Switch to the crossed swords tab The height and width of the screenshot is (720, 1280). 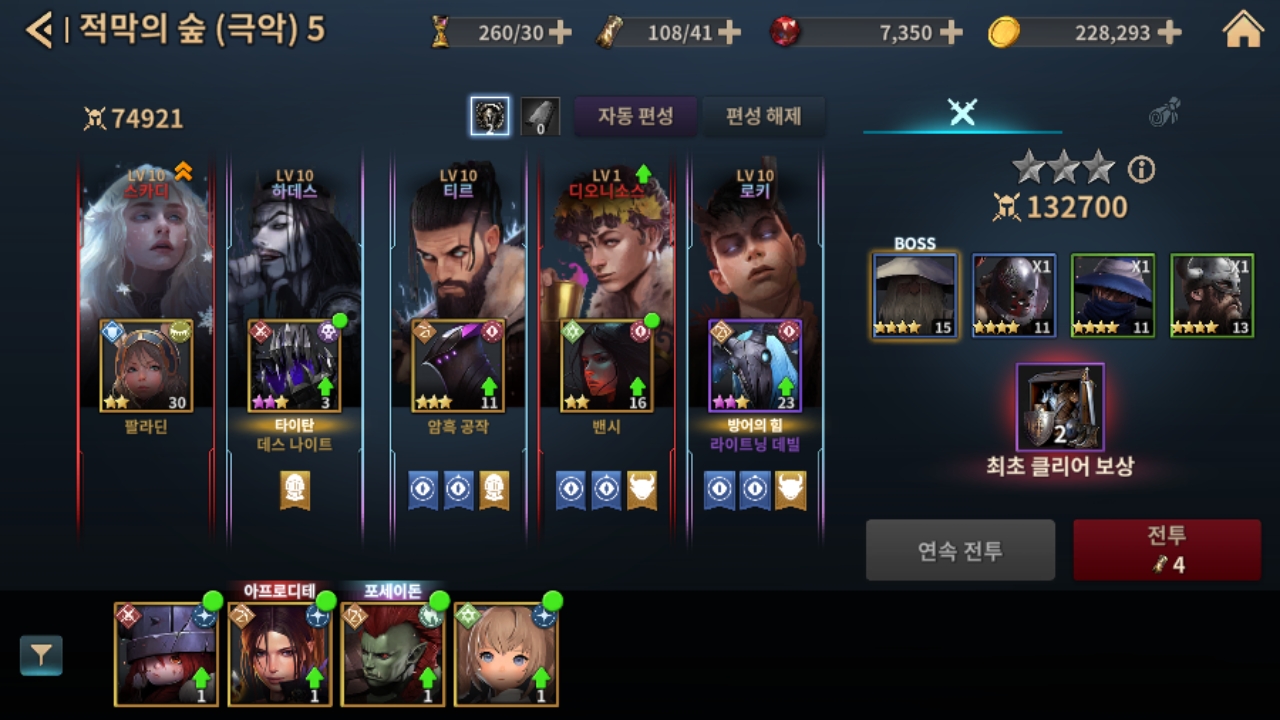(962, 112)
